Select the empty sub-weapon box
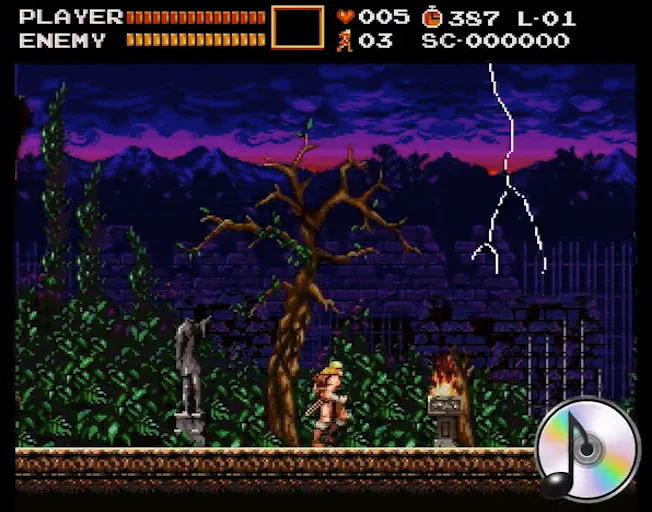Screen dimensions: 652x512 pyautogui.click(x=298, y=27)
